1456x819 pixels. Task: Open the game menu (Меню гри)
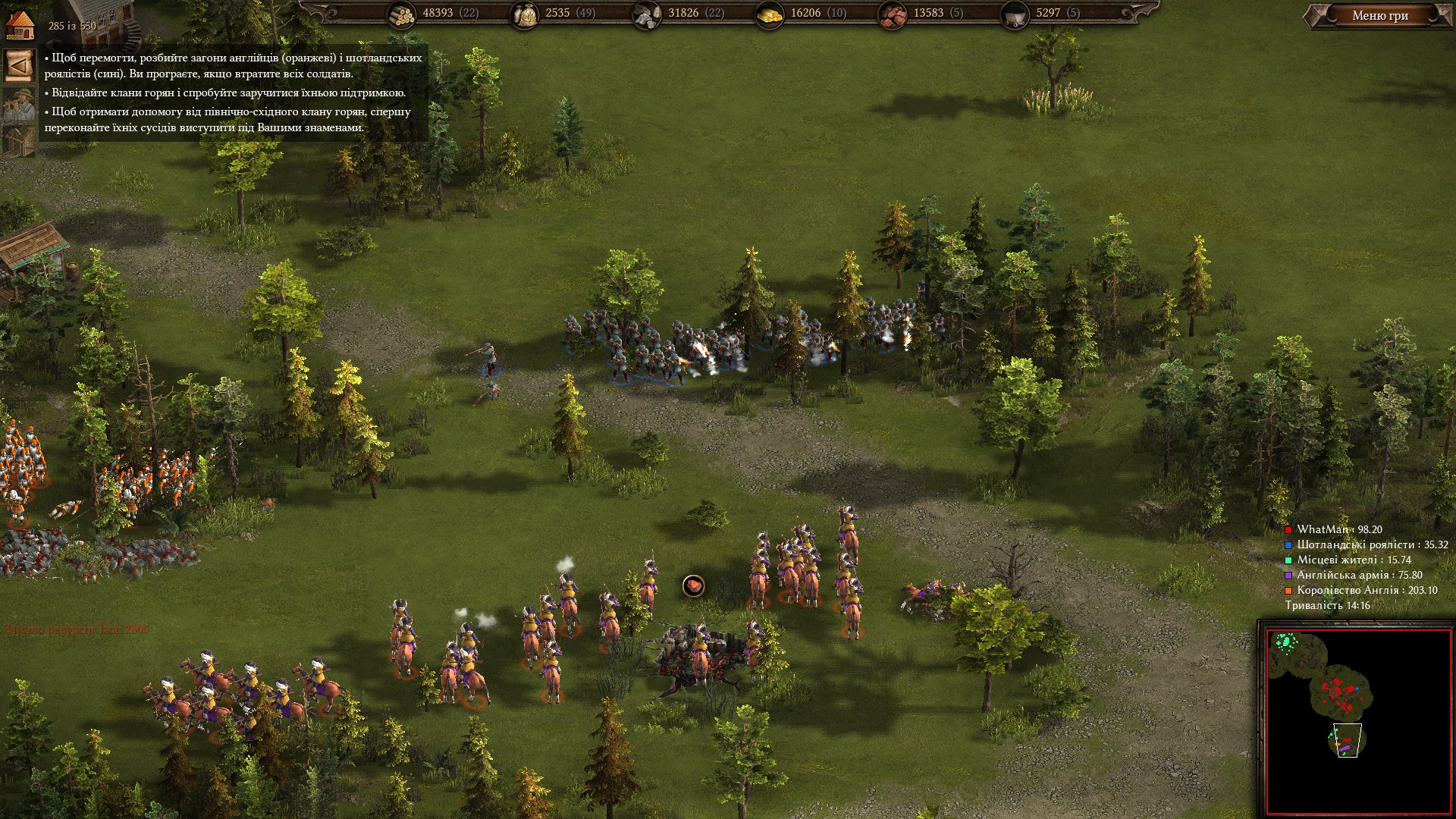(x=1379, y=16)
